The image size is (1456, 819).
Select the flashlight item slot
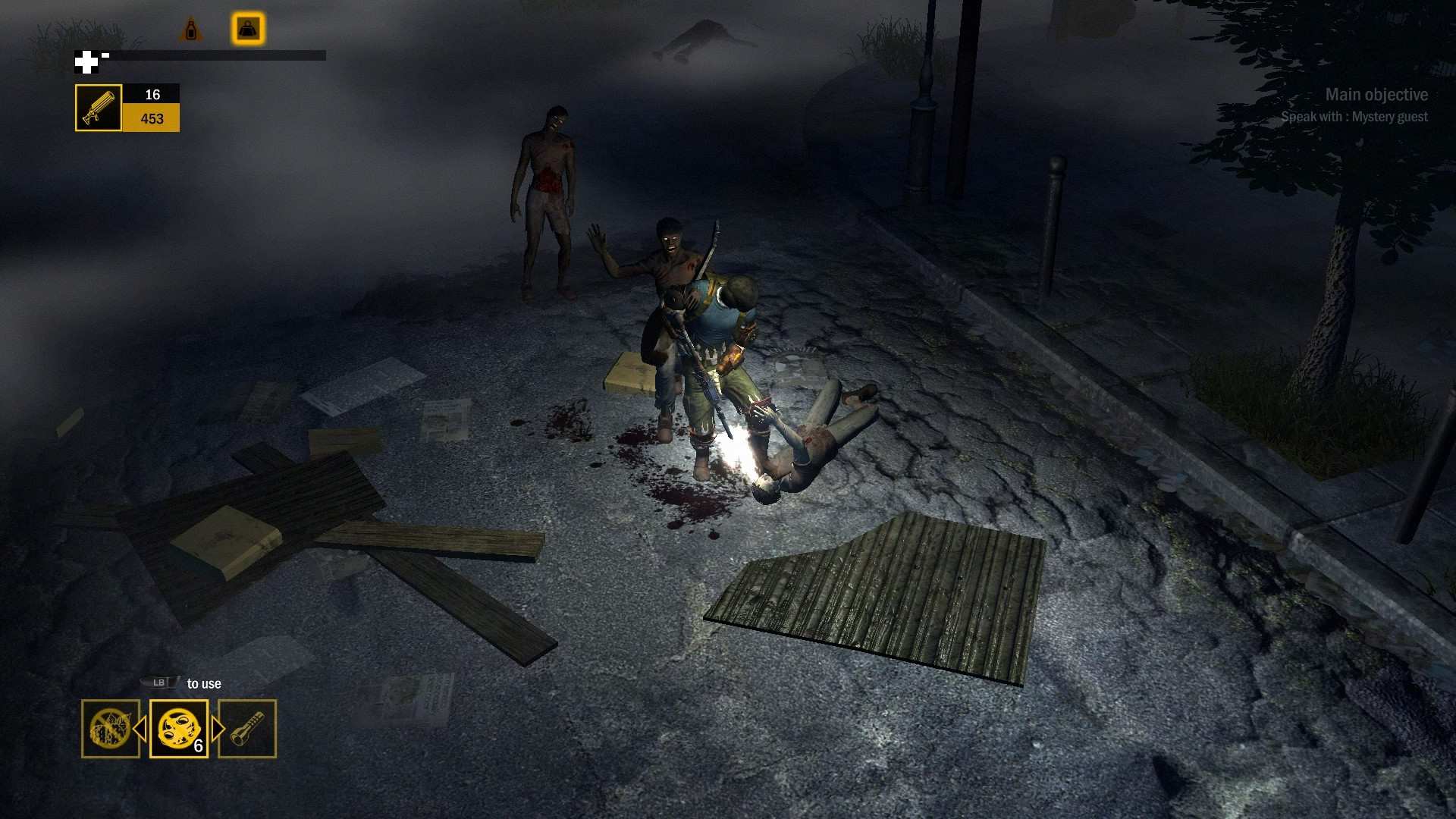247,729
